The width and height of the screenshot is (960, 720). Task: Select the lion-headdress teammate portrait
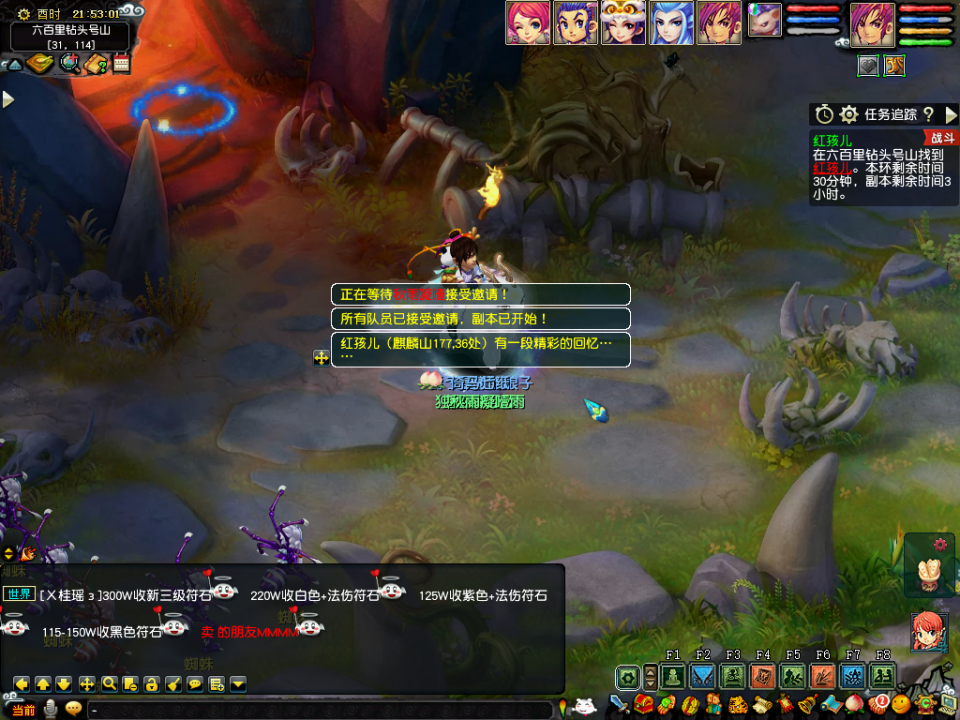click(x=623, y=23)
